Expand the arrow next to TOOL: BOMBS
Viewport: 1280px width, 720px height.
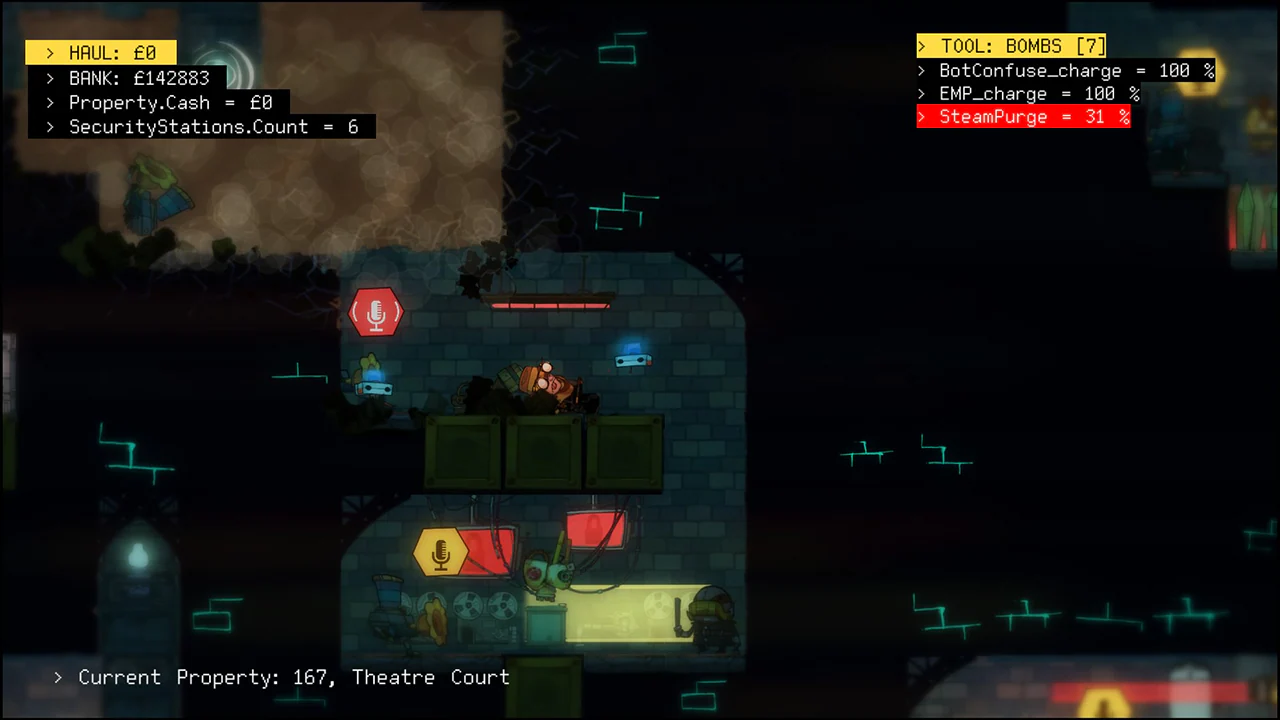[x=922, y=46]
